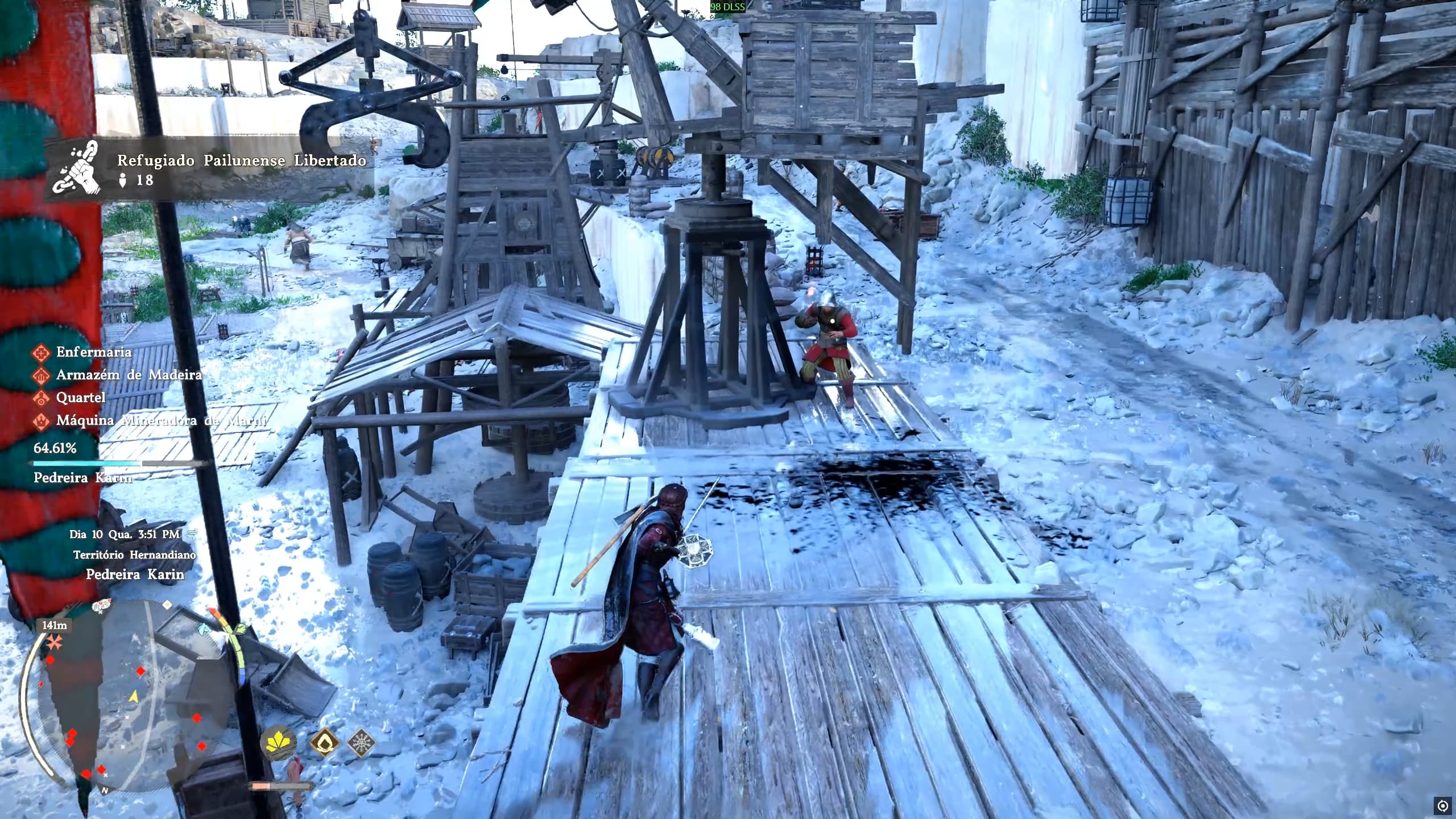Click the Máquina Mineradora de Marni icon
This screenshot has width=1456, height=819.
[x=41, y=422]
